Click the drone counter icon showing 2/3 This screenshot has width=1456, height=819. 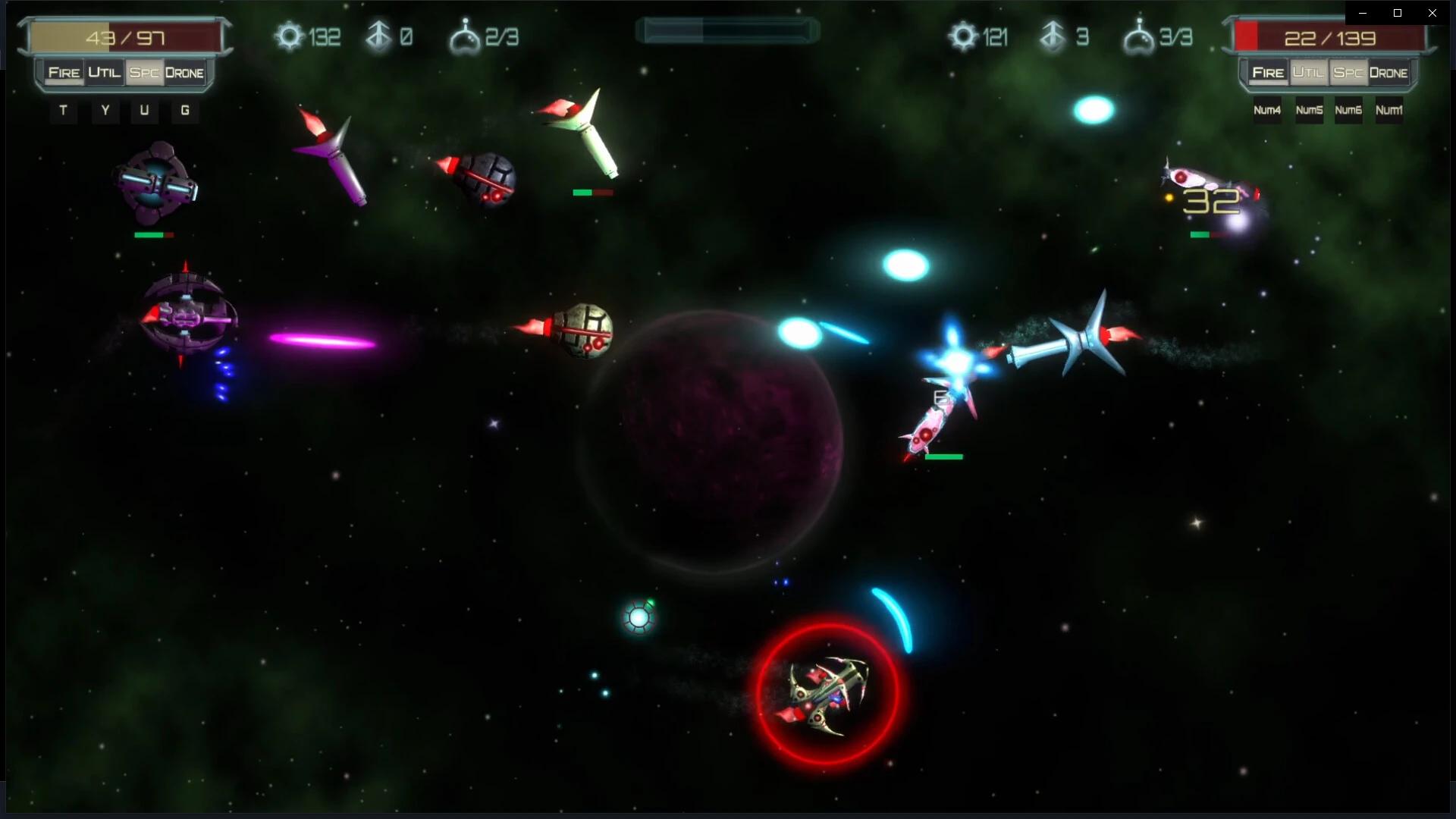466,34
